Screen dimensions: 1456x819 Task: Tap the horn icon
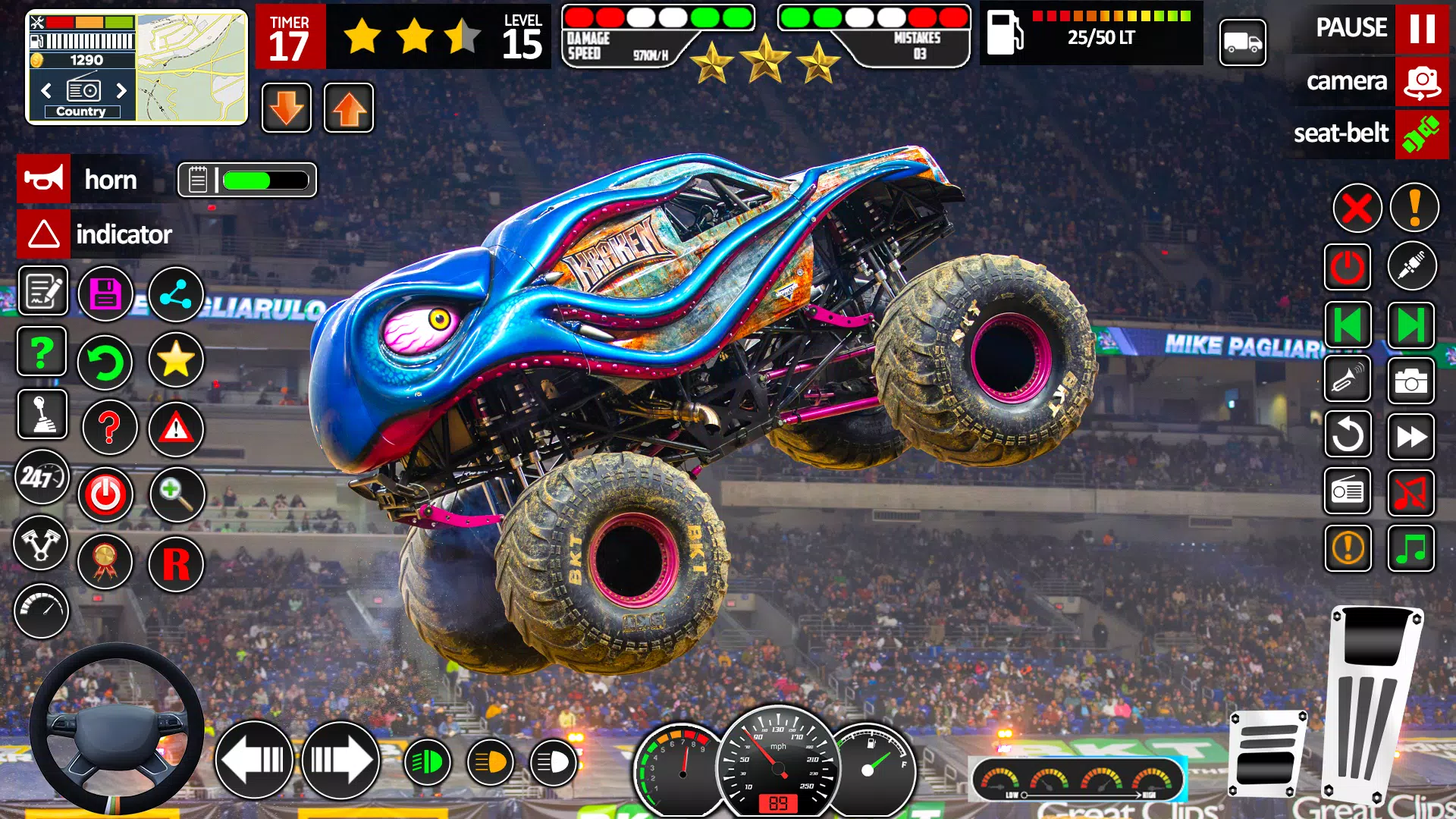(x=43, y=180)
